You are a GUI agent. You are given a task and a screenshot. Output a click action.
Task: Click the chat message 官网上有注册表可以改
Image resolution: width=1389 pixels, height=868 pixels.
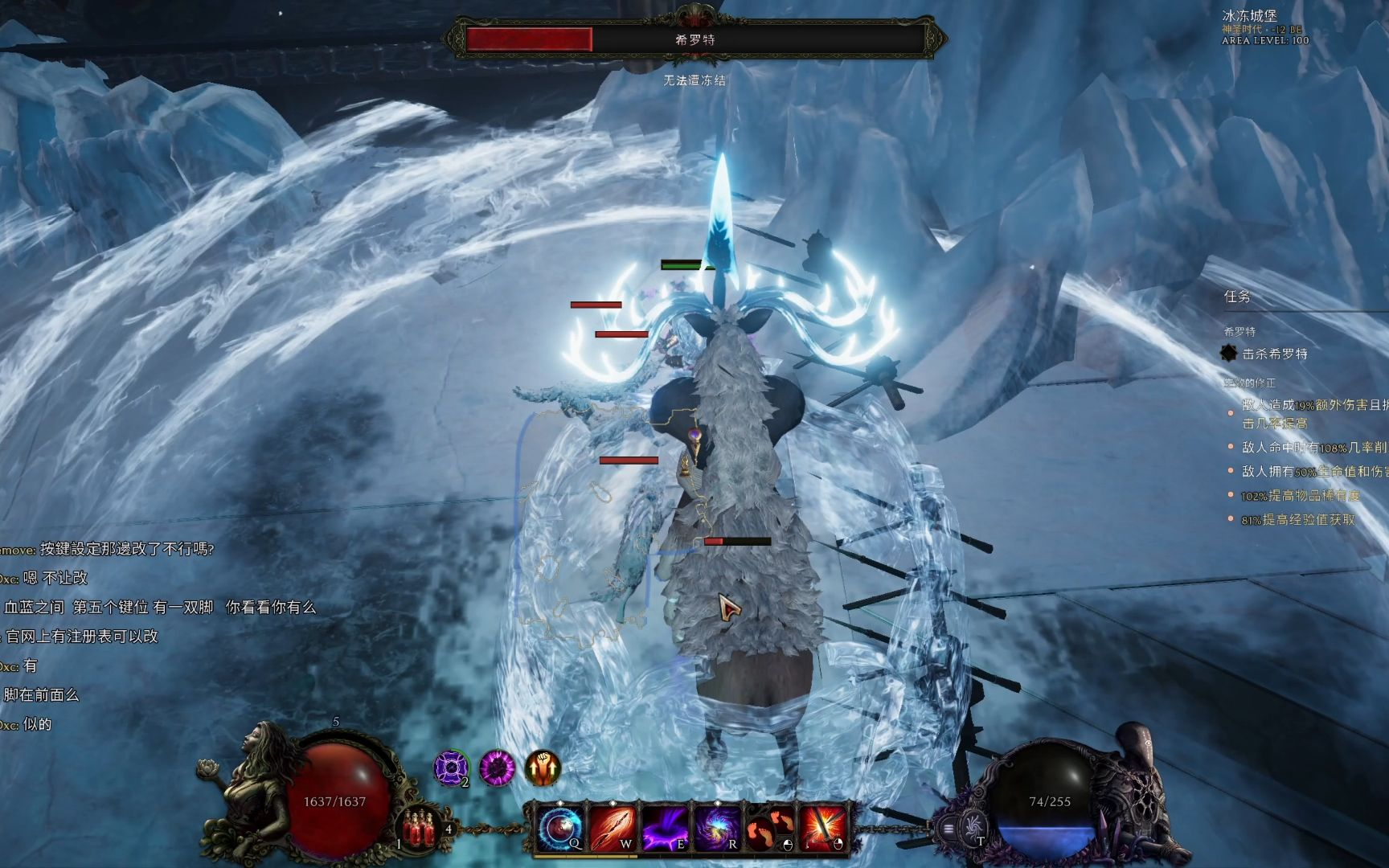click(82, 637)
